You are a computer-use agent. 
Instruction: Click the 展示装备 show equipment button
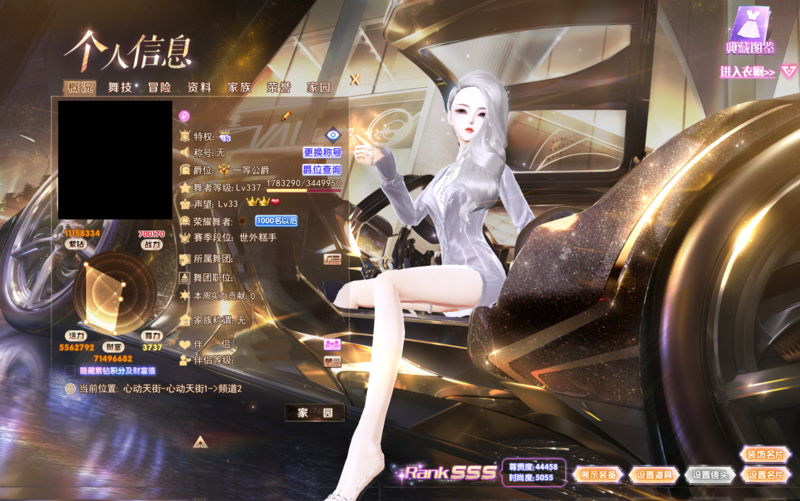(599, 475)
